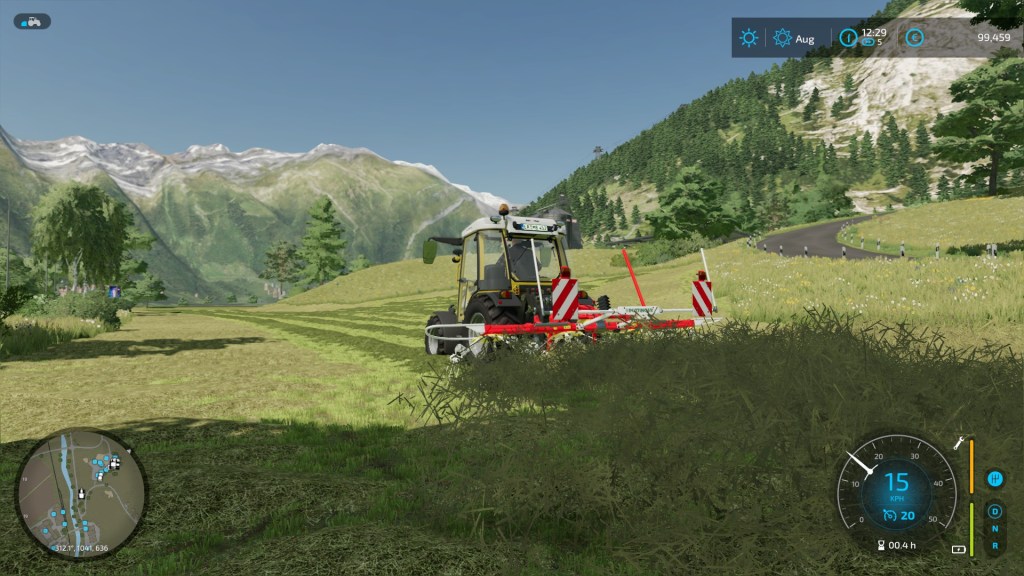Select the D drive gear
1024x576 pixels.
[994, 512]
